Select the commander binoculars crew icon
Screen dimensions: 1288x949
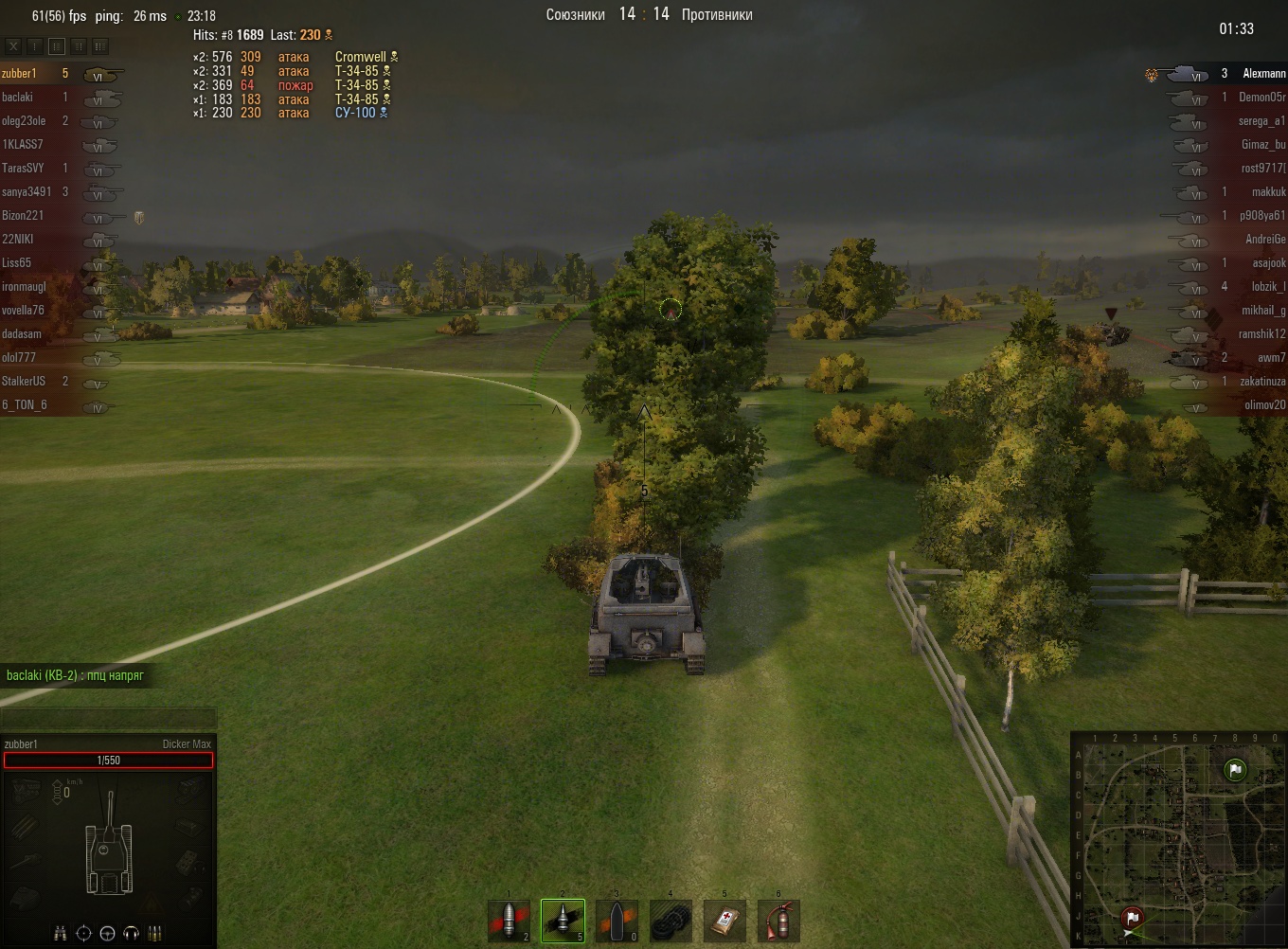[x=61, y=934]
